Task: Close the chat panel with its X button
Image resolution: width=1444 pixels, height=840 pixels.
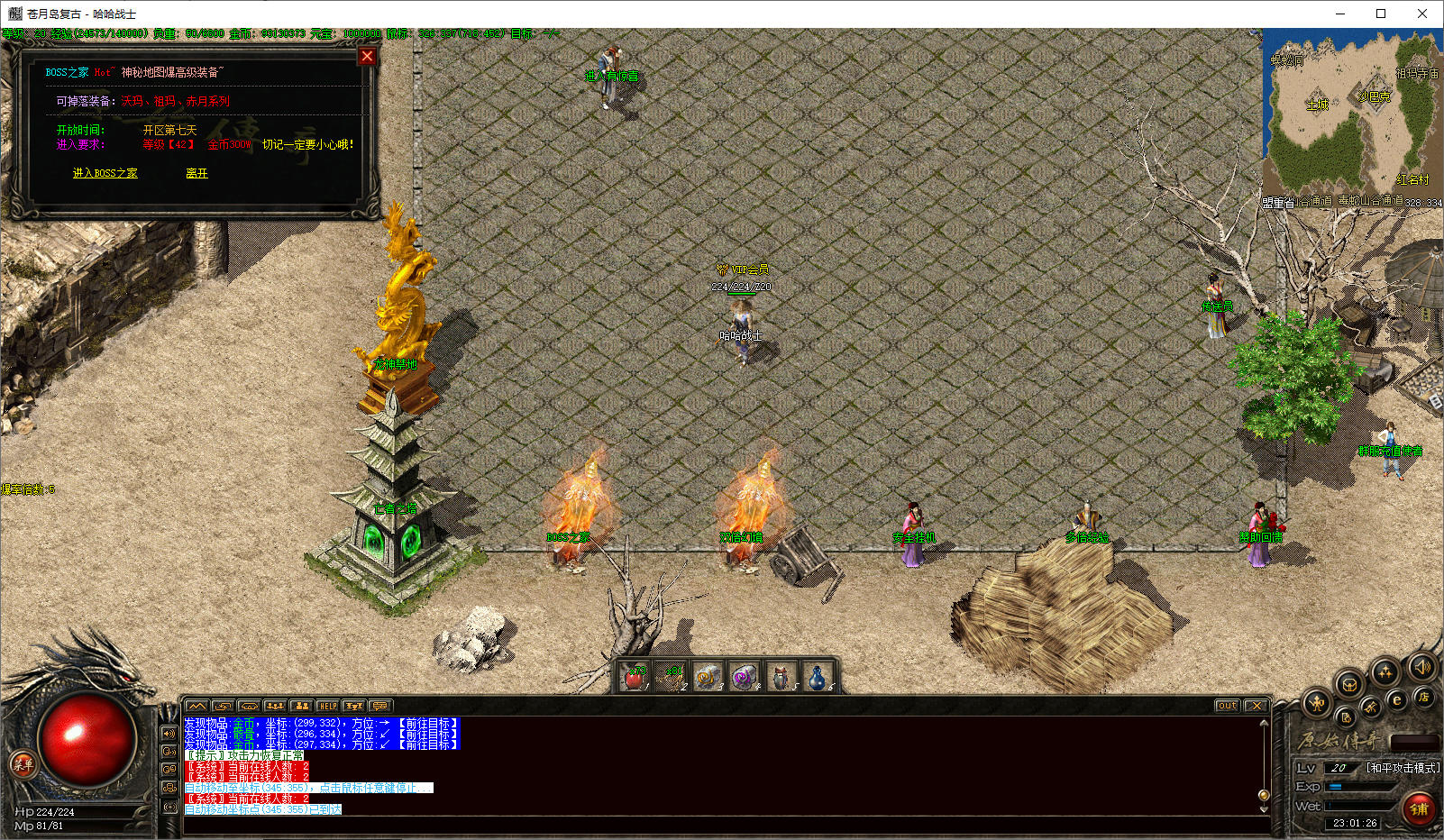Action: pyautogui.click(x=1257, y=706)
